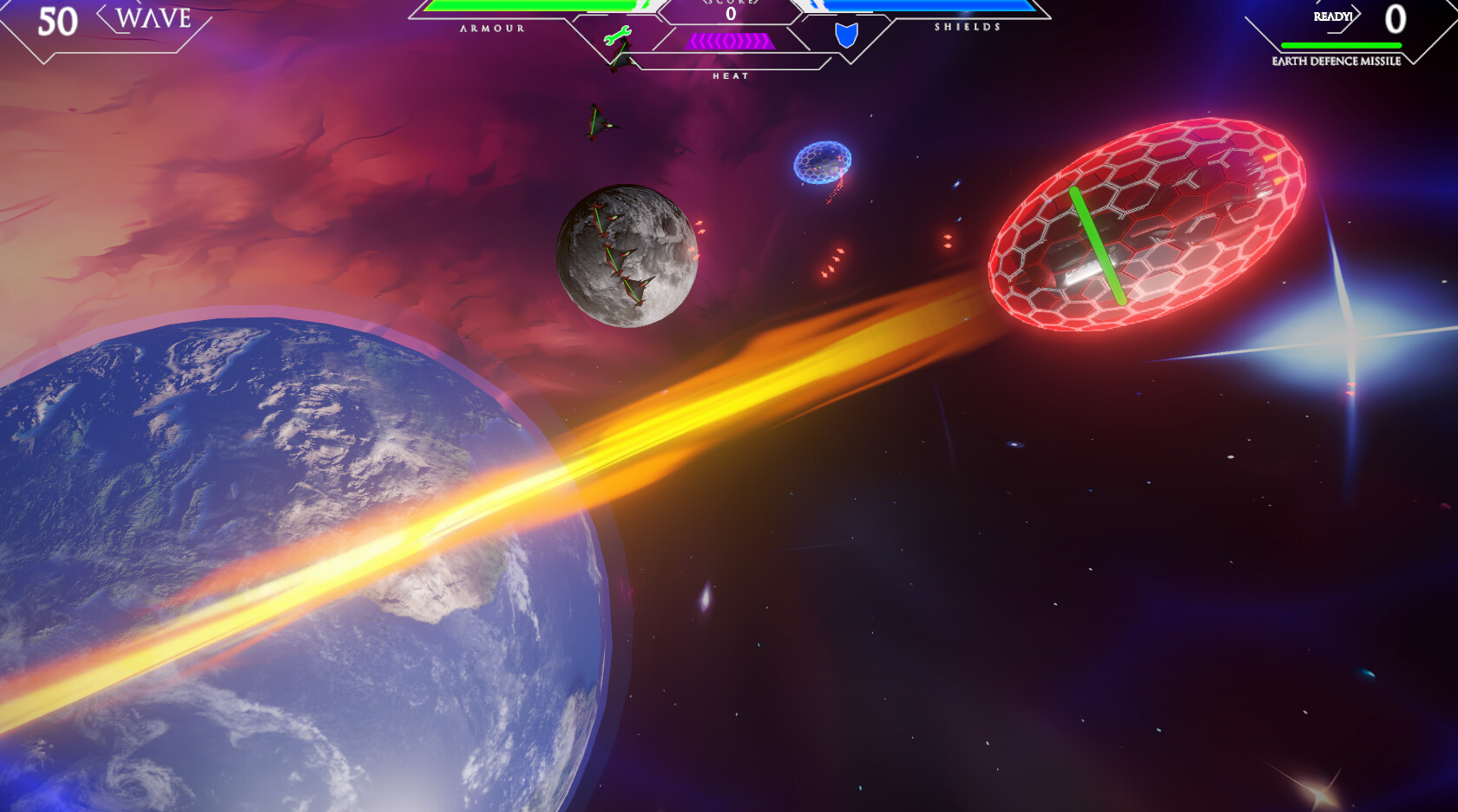1458x812 pixels.
Task: Click the score value showing 0
Action: [729, 15]
